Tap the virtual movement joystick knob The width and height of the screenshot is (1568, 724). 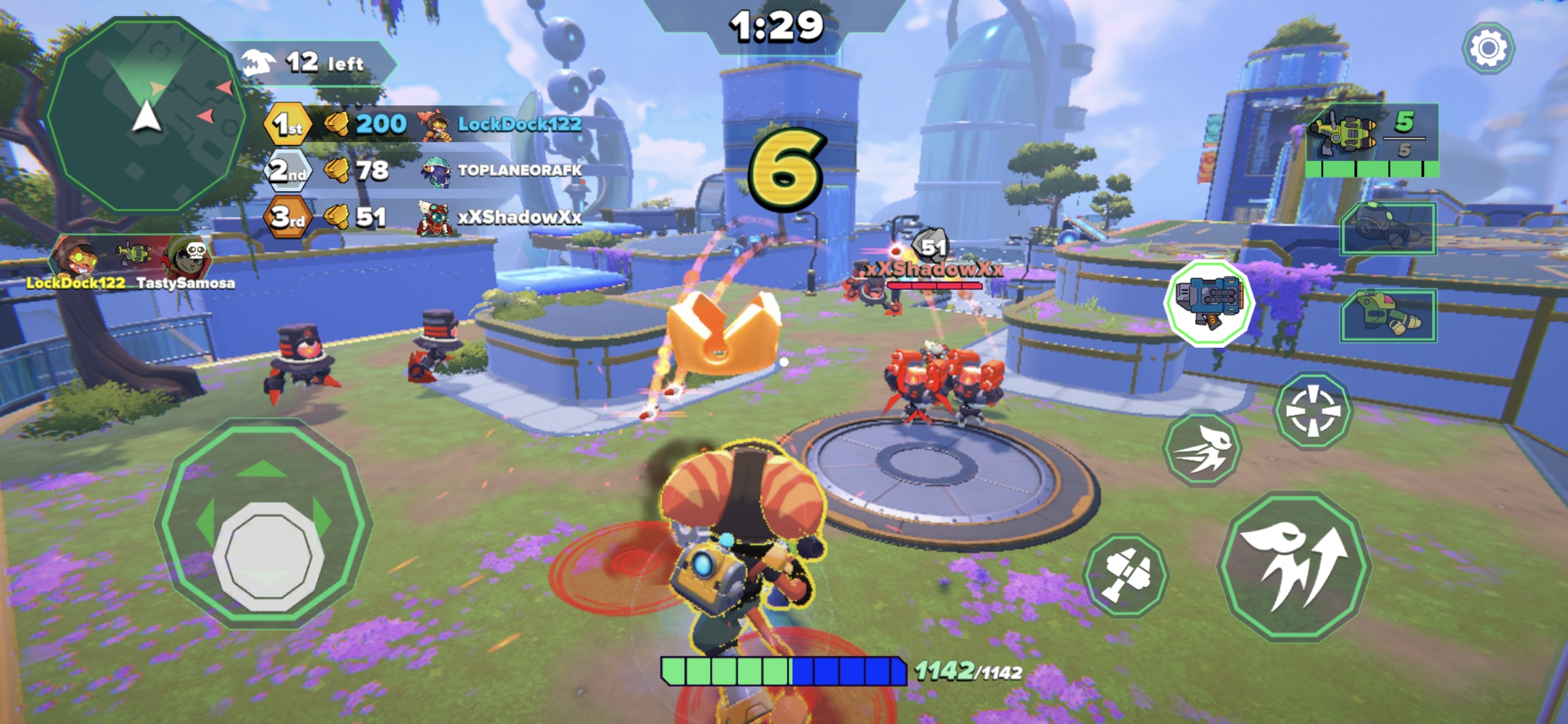(268, 556)
